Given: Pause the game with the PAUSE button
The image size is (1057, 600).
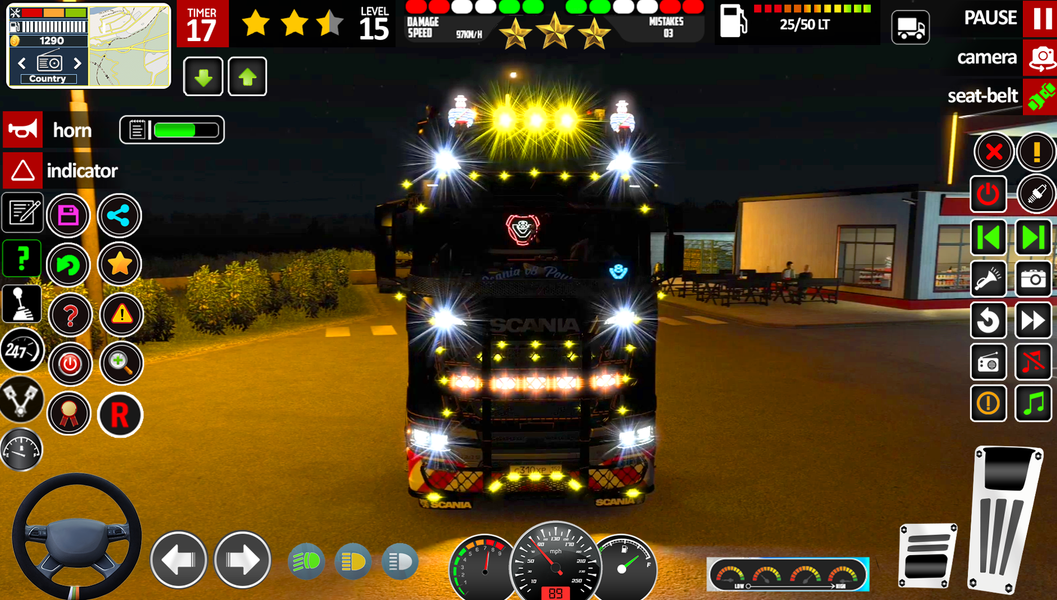Looking at the screenshot, I should [x=1039, y=18].
